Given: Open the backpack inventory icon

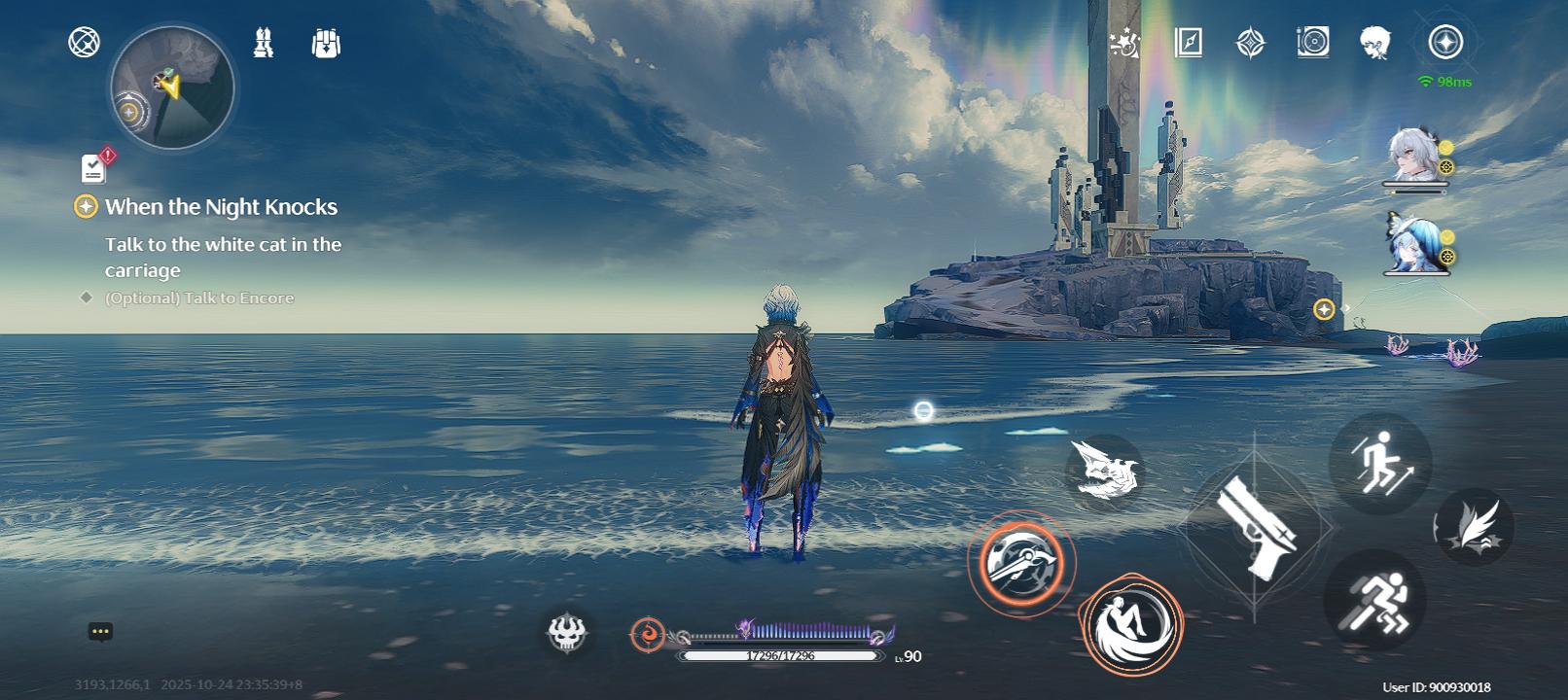Looking at the screenshot, I should (x=326, y=43).
